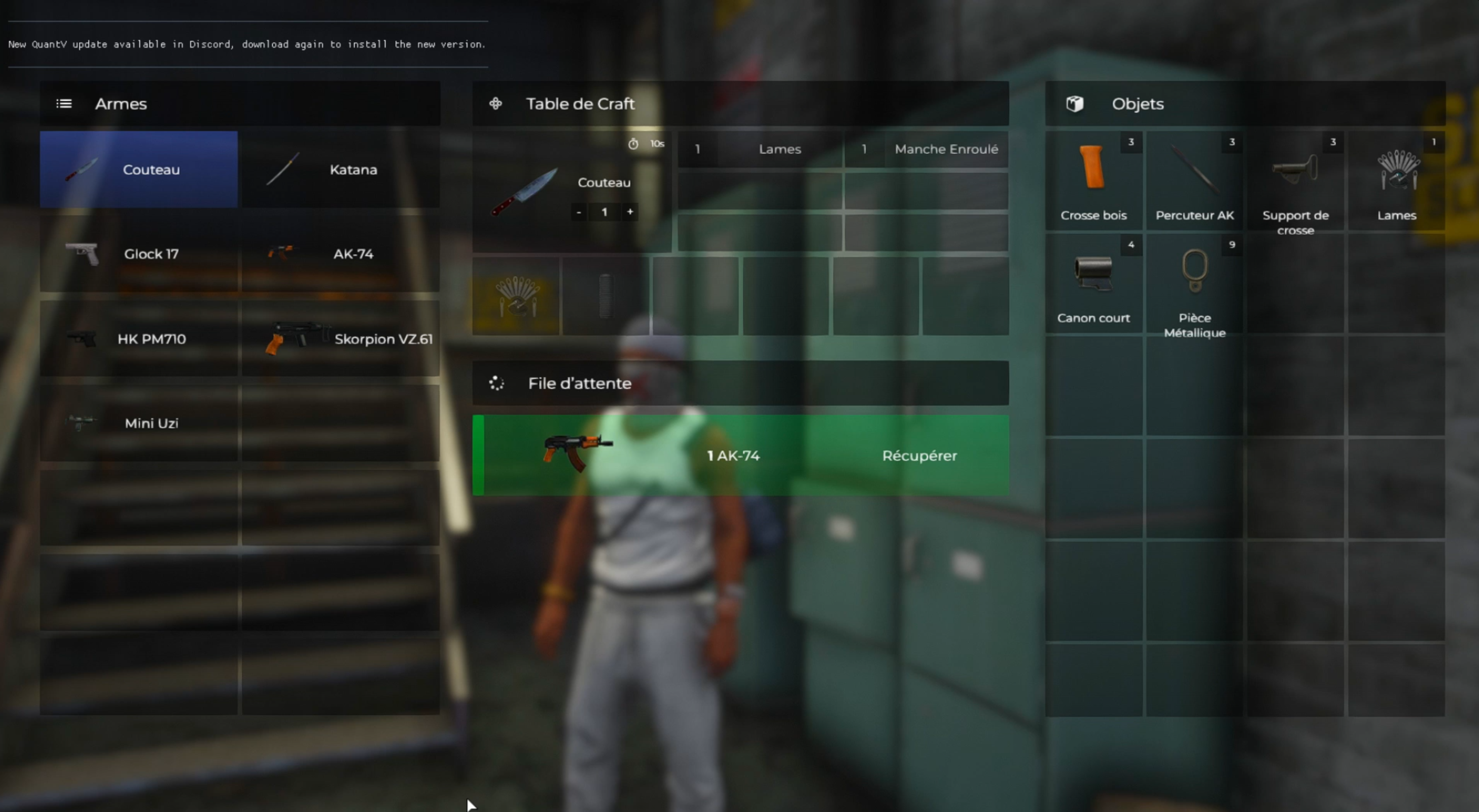Collect the finished AK-74 with Récupérer
The height and width of the screenshot is (812, 1479).
point(919,456)
